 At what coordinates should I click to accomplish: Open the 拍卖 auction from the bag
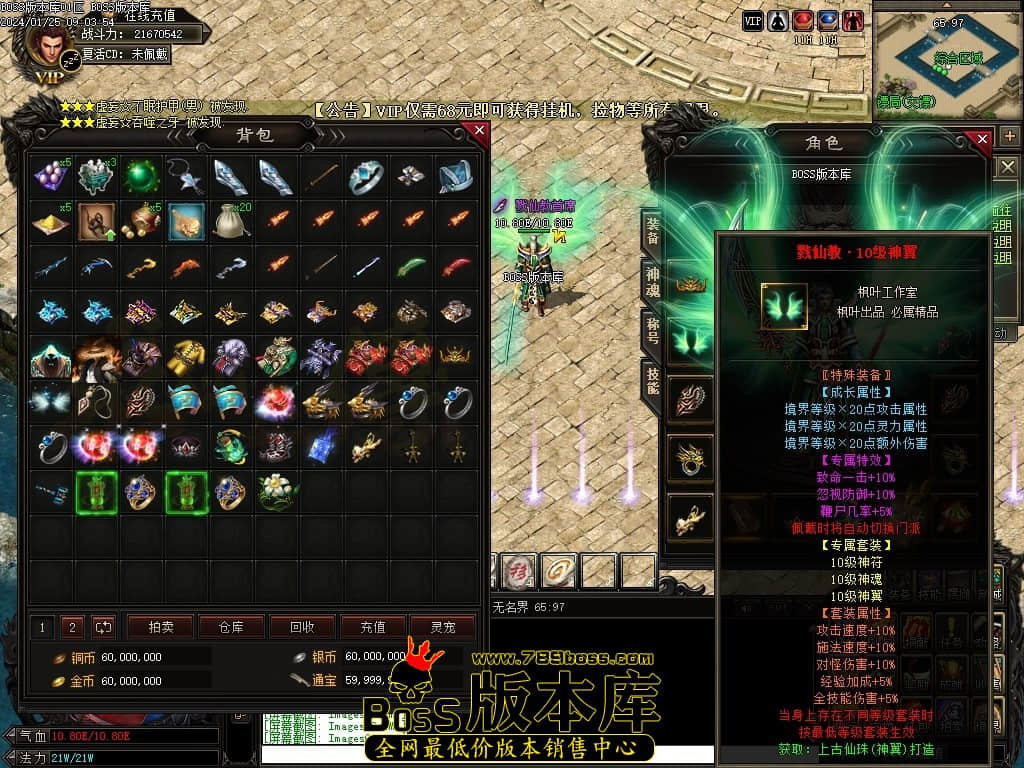click(x=161, y=627)
